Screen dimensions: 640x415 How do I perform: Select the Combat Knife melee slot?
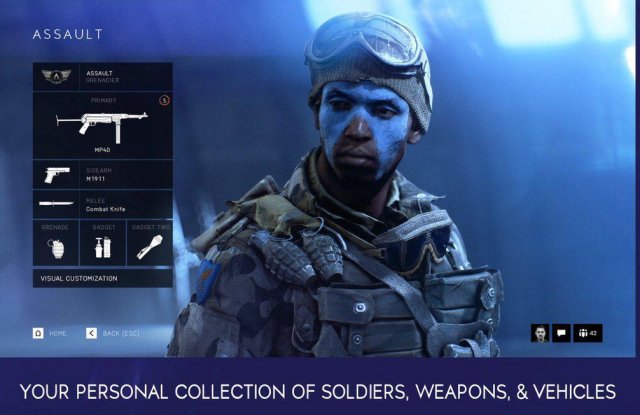click(102, 205)
